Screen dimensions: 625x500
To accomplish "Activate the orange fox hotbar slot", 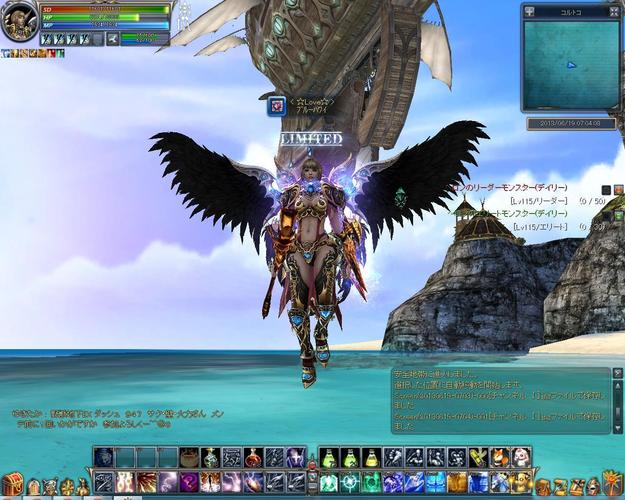I will (499, 457).
